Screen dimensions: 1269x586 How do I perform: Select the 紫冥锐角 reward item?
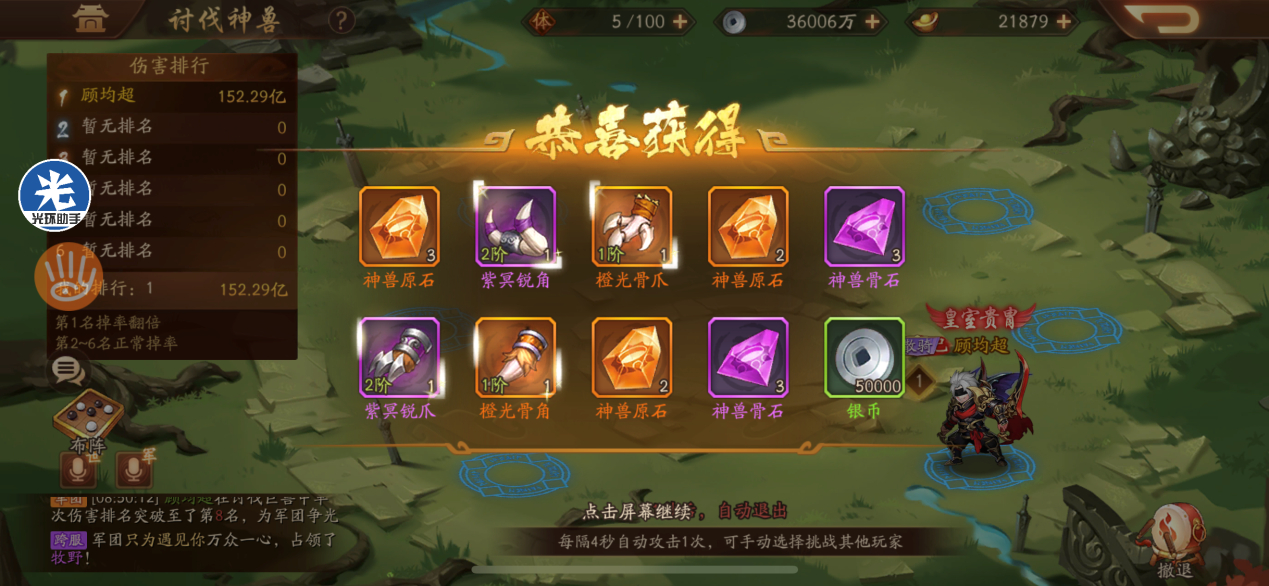click(x=516, y=227)
